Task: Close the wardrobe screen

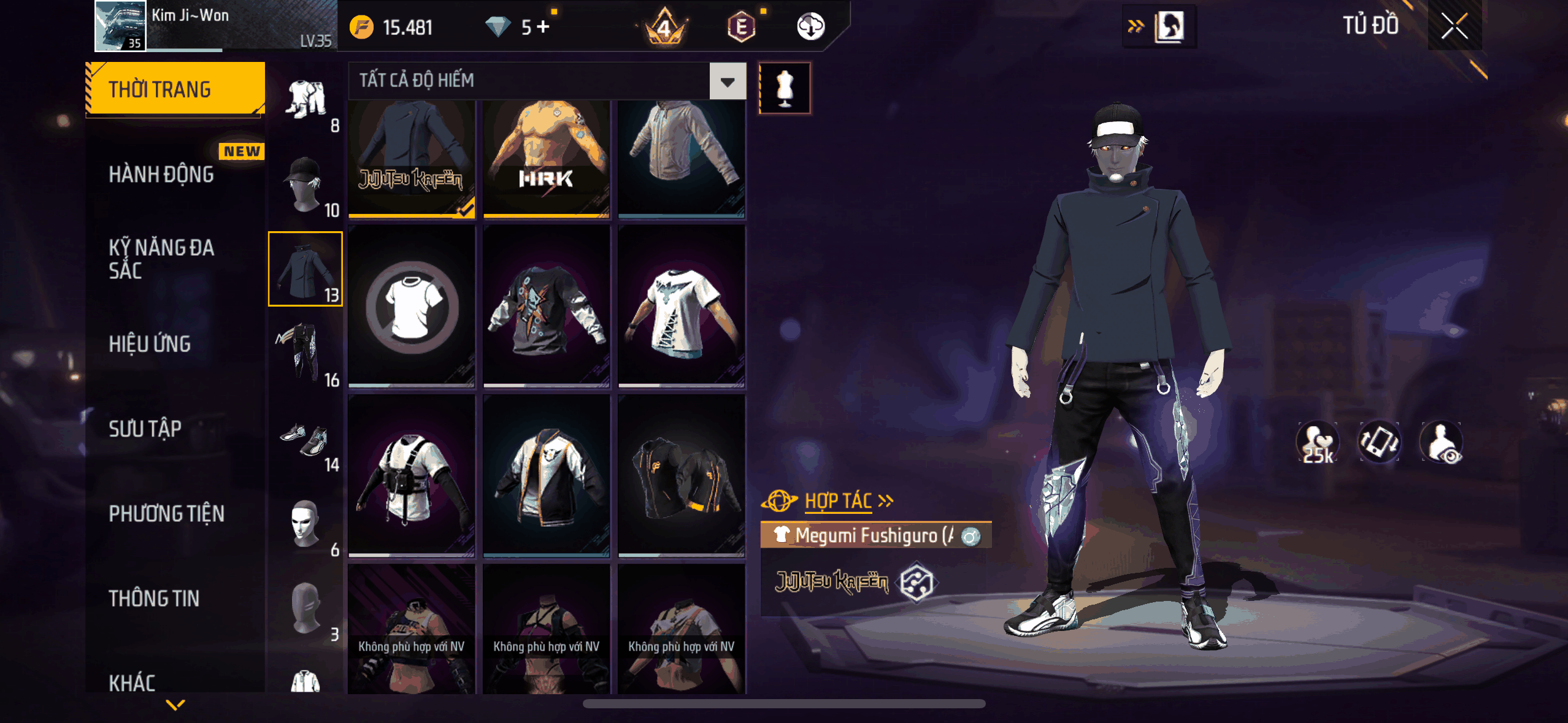Action: pyautogui.click(x=1454, y=26)
